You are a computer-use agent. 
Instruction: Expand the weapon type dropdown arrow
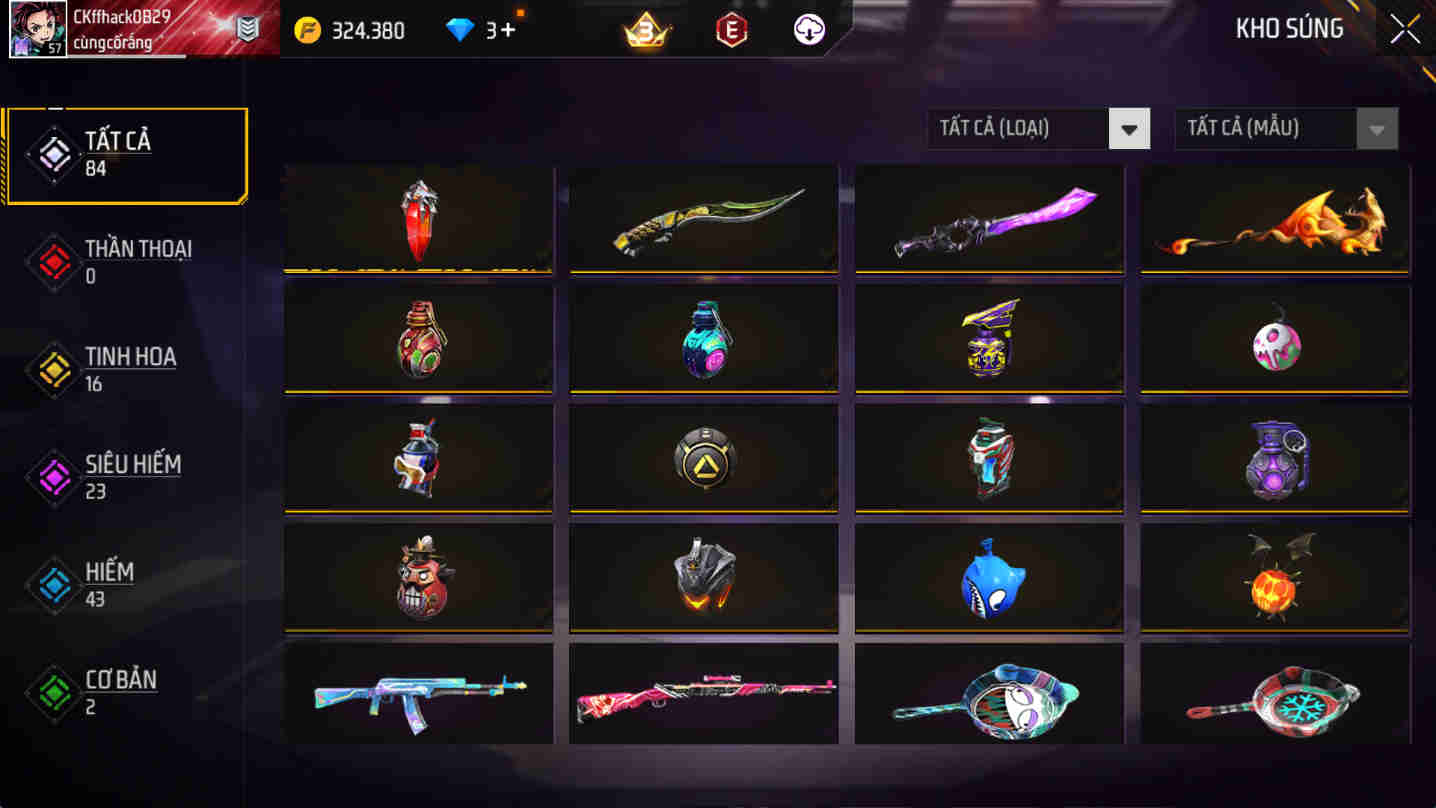coord(1131,128)
